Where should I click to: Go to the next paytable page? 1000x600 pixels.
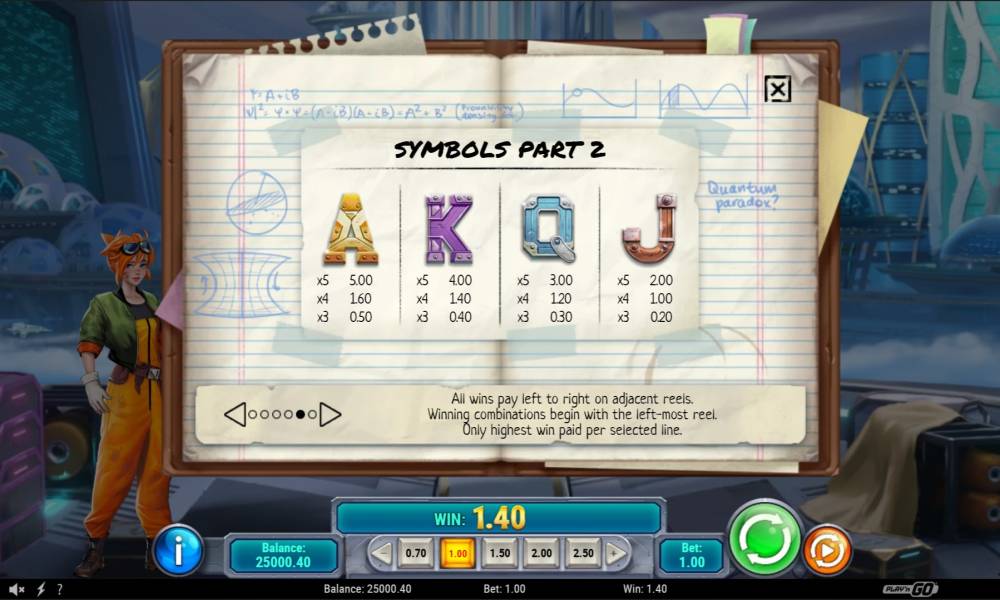[x=330, y=414]
